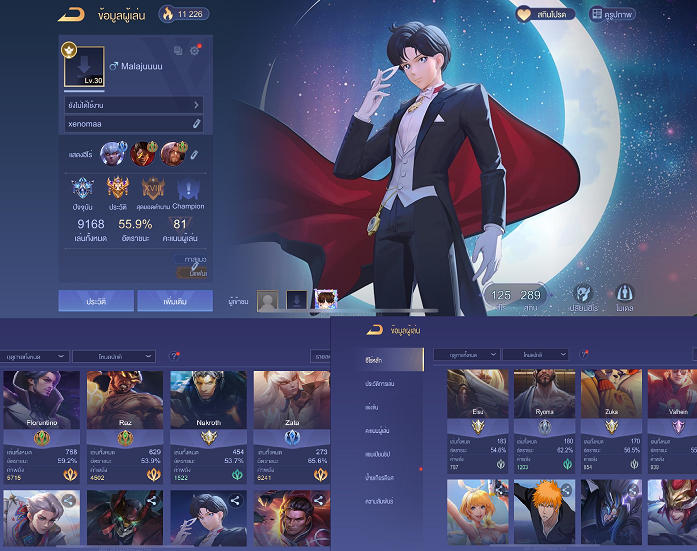Open the profile settings gear icon
The height and width of the screenshot is (551, 697).
coord(194,51)
